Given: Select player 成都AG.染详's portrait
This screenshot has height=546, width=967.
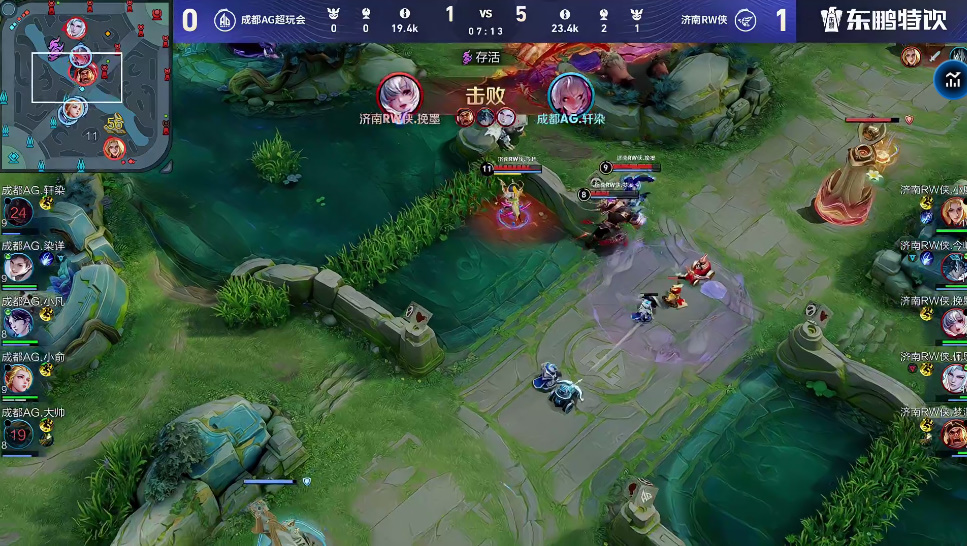Looking at the screenshot, I should [x=21, y=266].
